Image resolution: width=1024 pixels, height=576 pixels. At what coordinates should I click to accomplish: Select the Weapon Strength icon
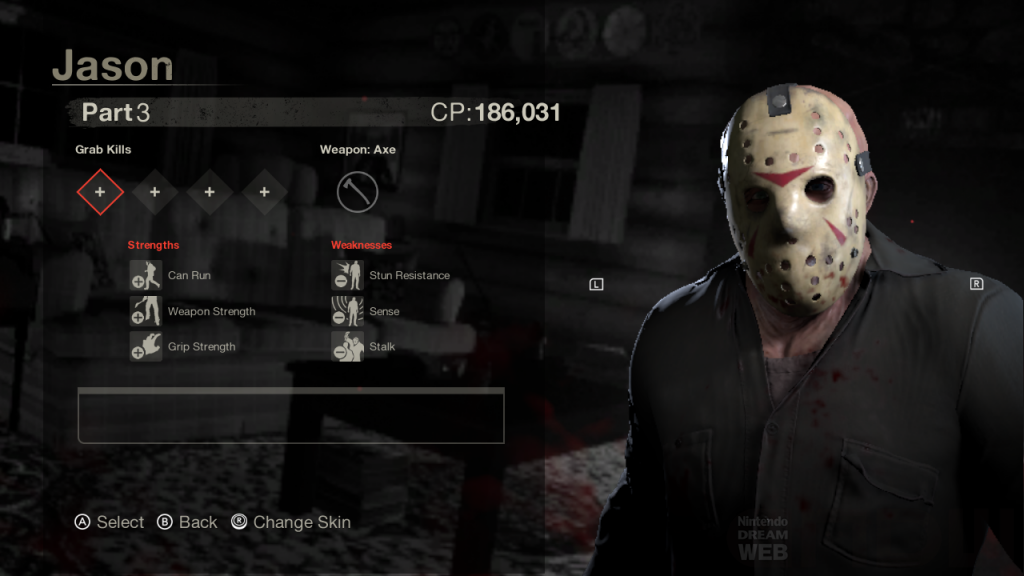click(146, 311)
